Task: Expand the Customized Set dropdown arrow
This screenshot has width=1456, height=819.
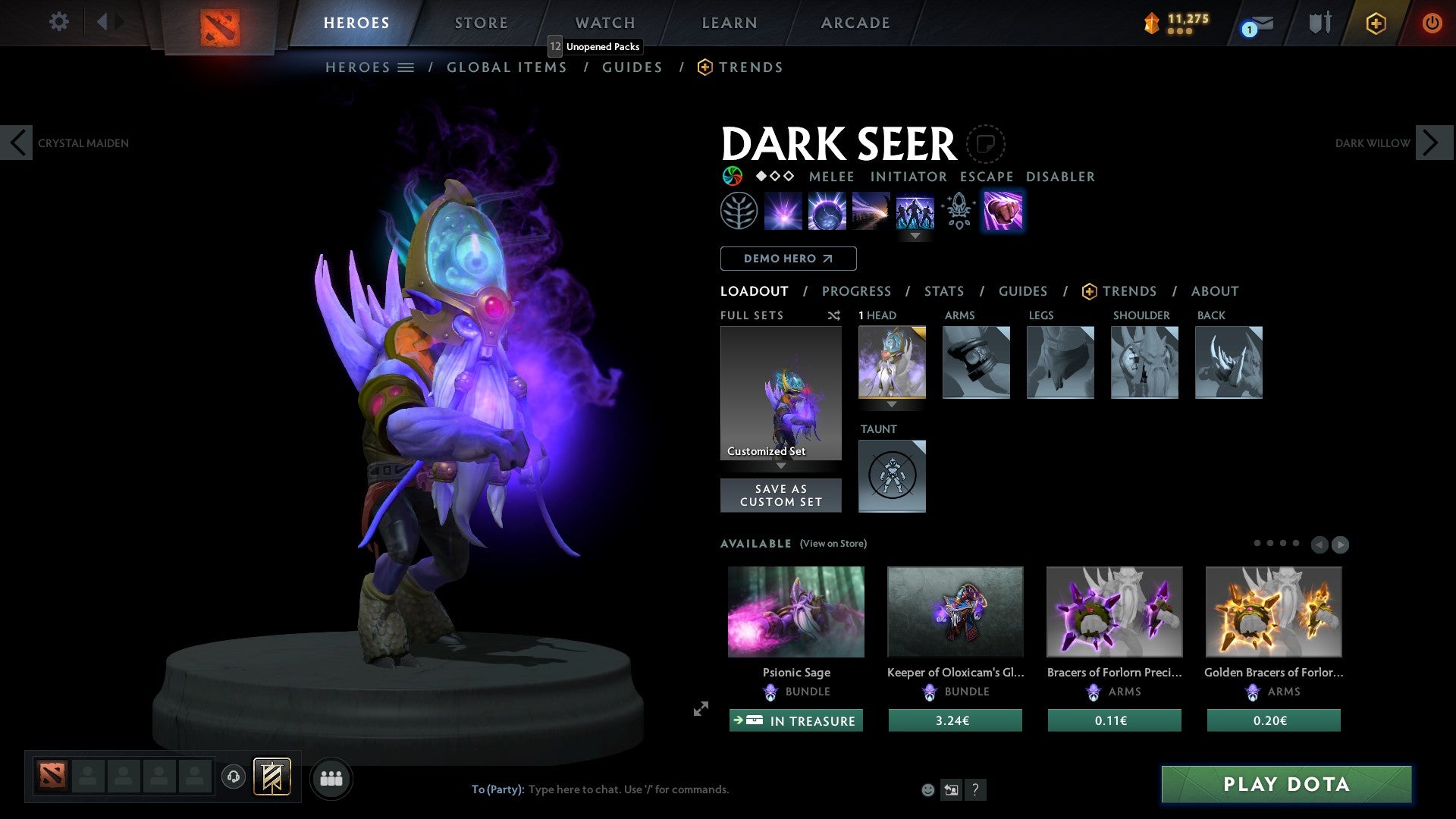Action: 781,467
